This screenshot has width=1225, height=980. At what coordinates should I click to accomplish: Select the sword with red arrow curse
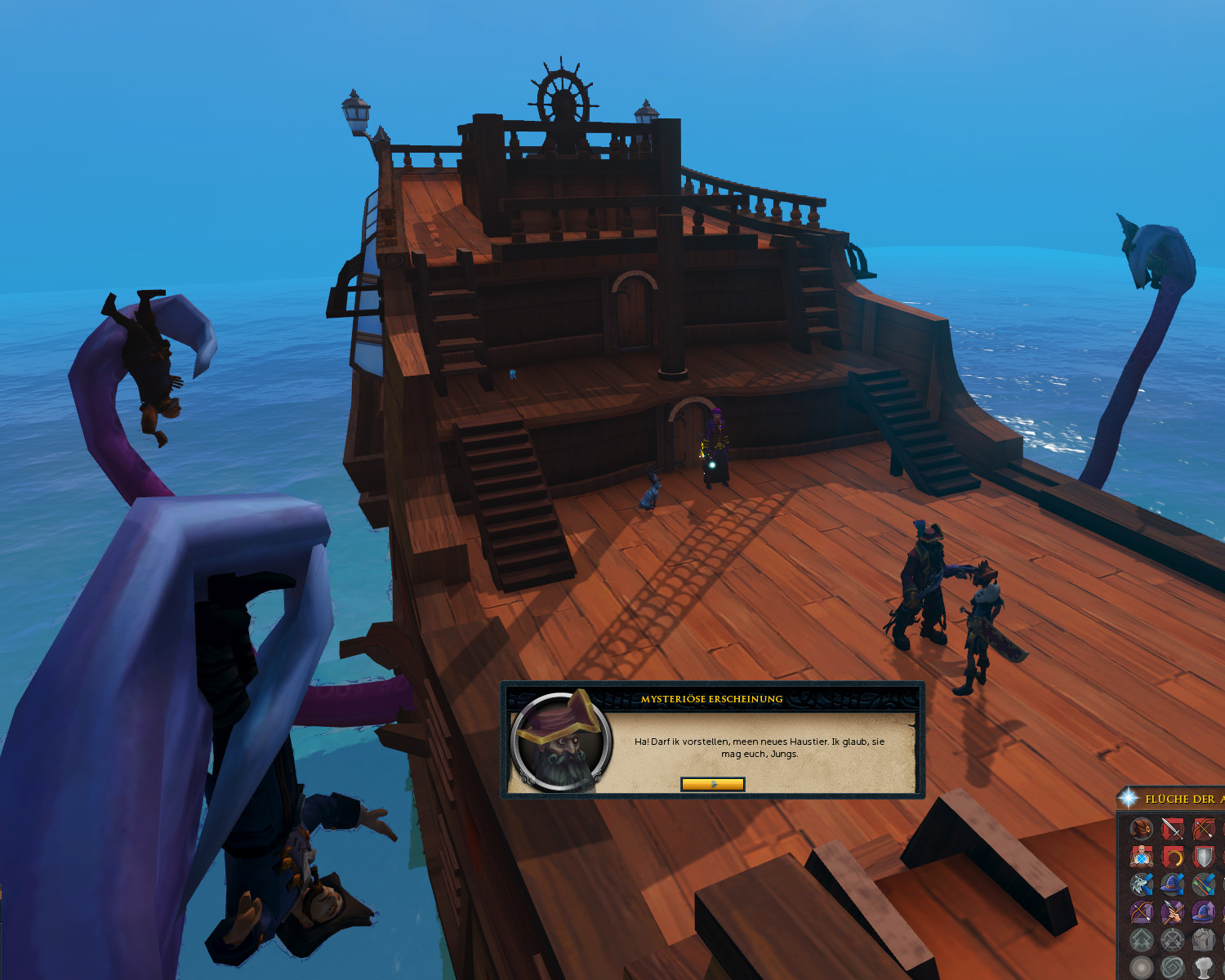click(x=1173, y=830)
